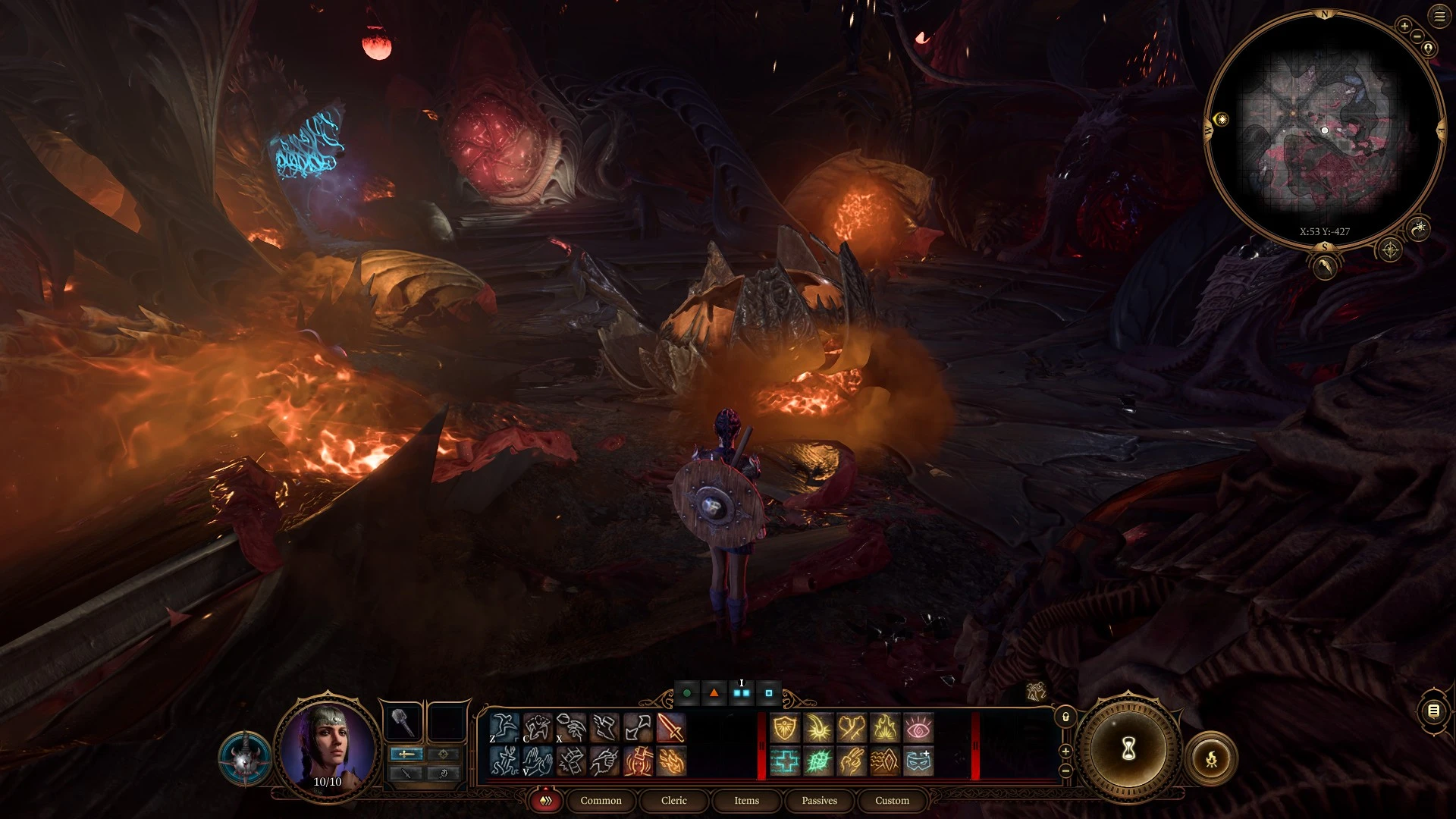Click the end turn hourglass button

coord(1128,749)
